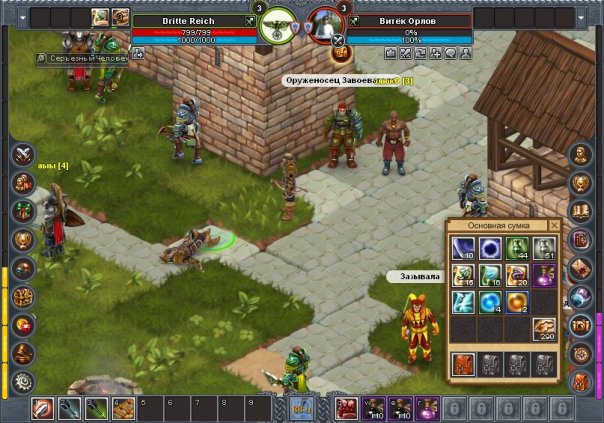Click the blue center button on bottom bar
The height and width of the screenshot is (423, 604).
click(x=301, y=407)
